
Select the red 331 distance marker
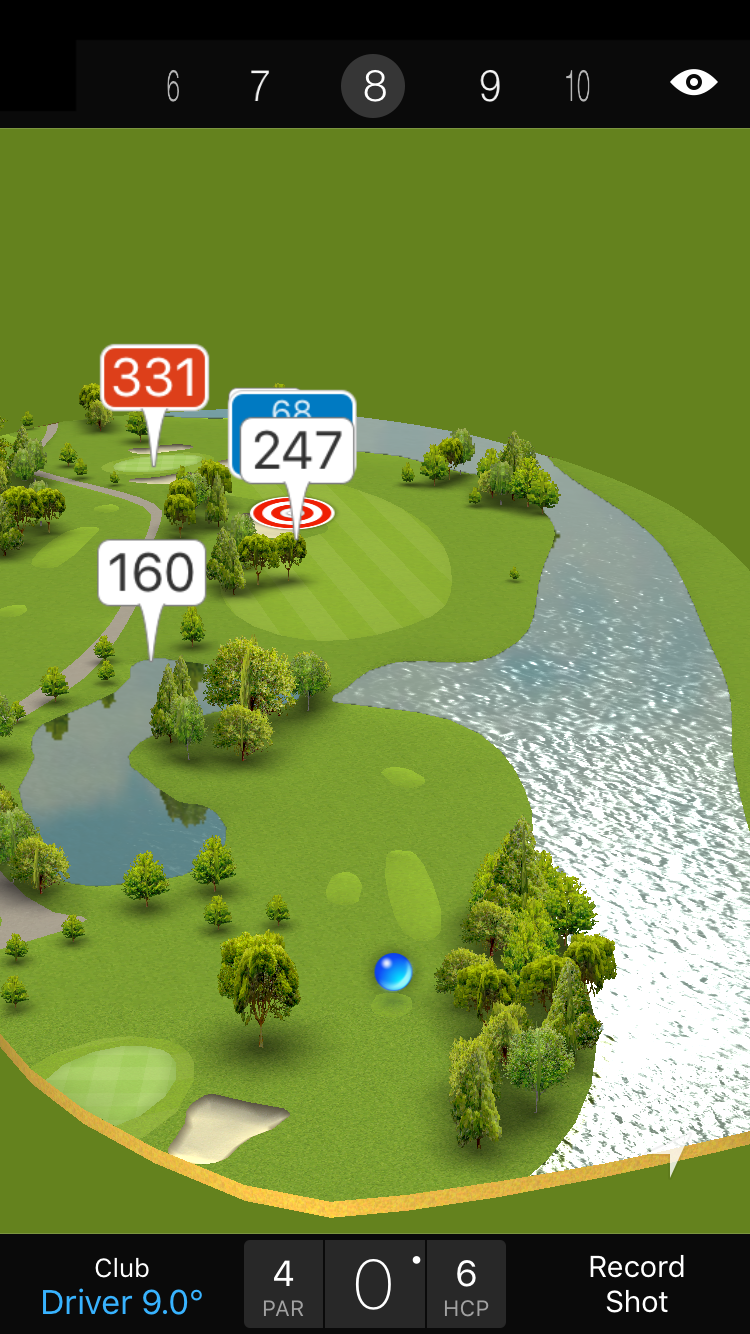[155, 378]
